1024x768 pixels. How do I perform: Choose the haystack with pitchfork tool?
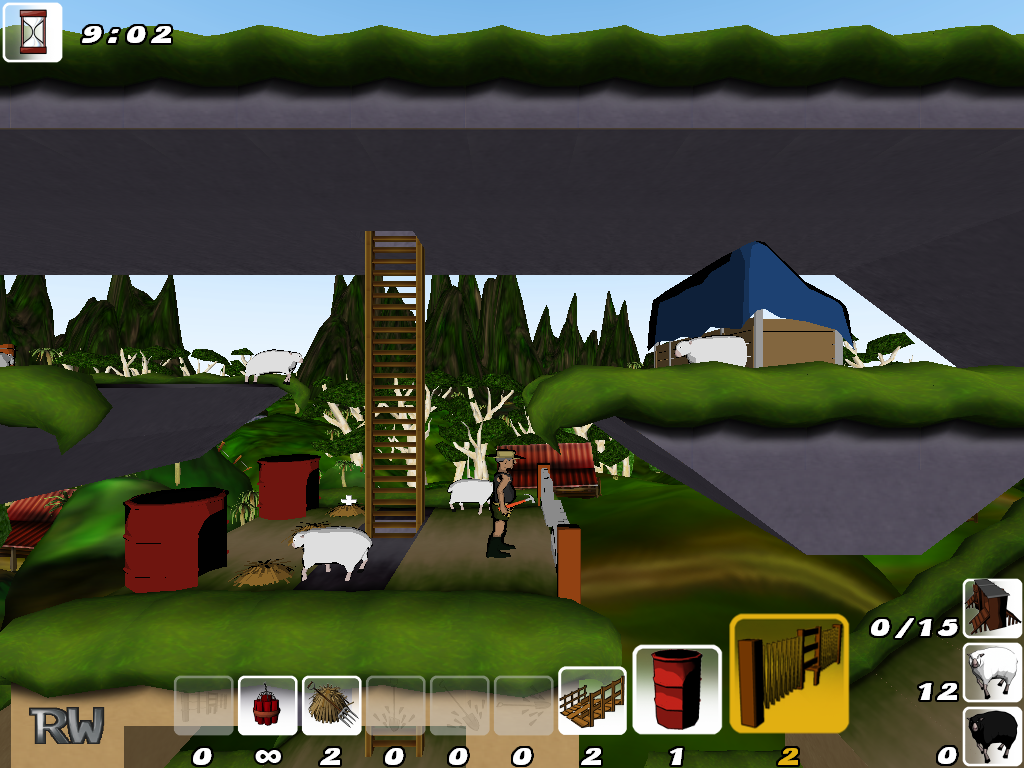tap(331, 706)
